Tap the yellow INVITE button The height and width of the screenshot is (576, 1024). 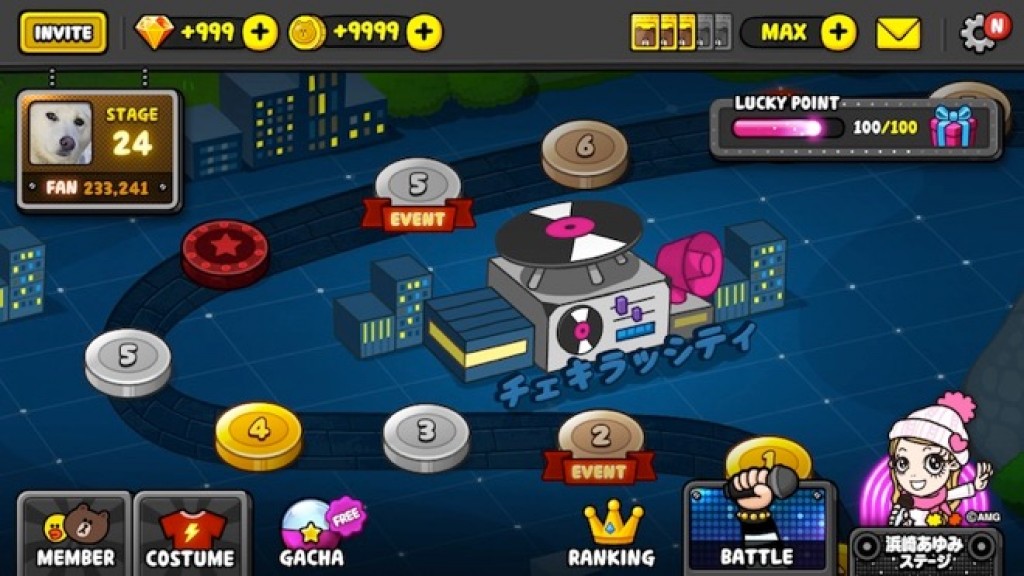click(63, 32)
